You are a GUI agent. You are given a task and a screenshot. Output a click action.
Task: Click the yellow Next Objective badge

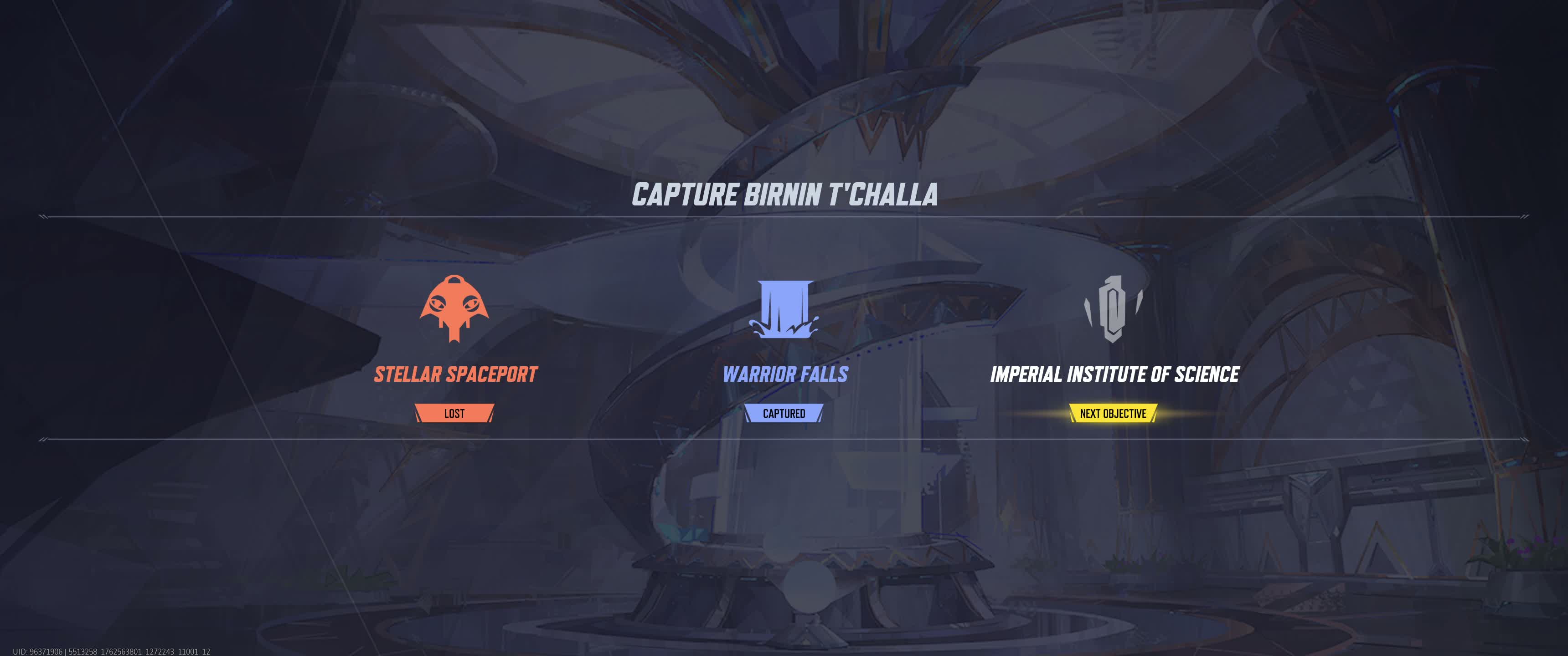point(1113,413)
